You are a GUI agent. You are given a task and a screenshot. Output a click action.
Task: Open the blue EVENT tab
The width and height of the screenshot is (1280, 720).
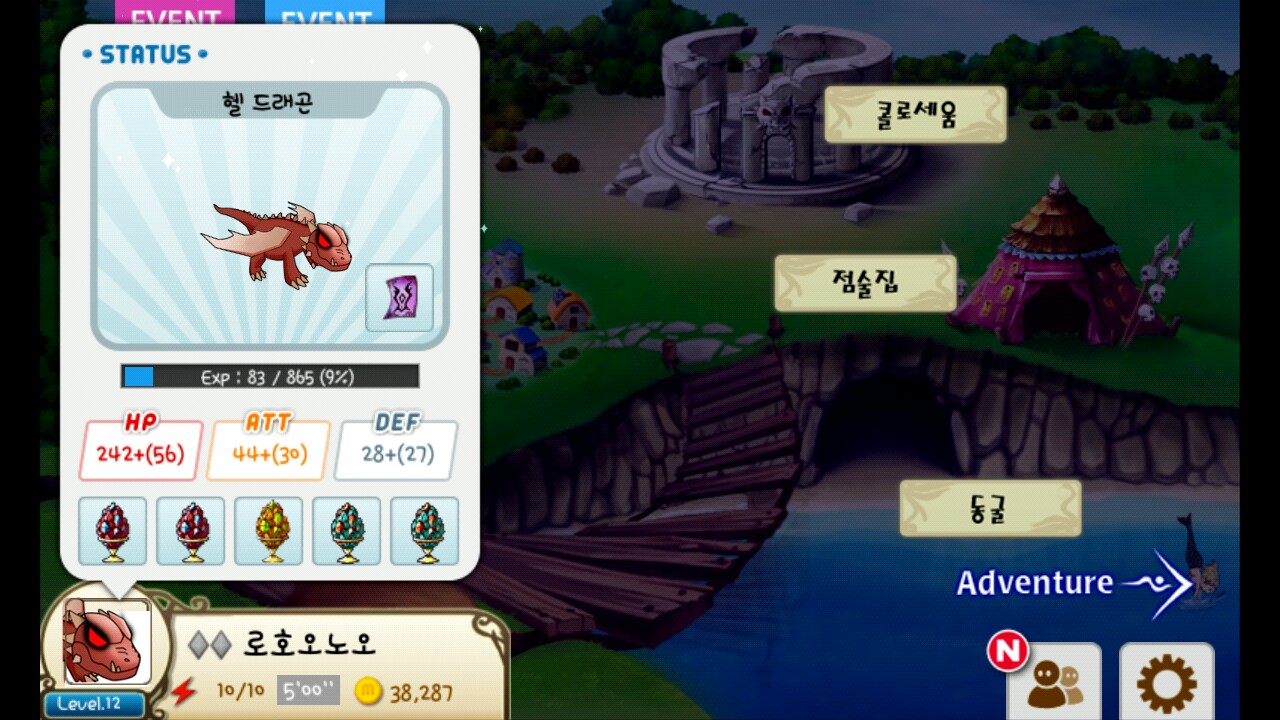(x=324, y=14)
